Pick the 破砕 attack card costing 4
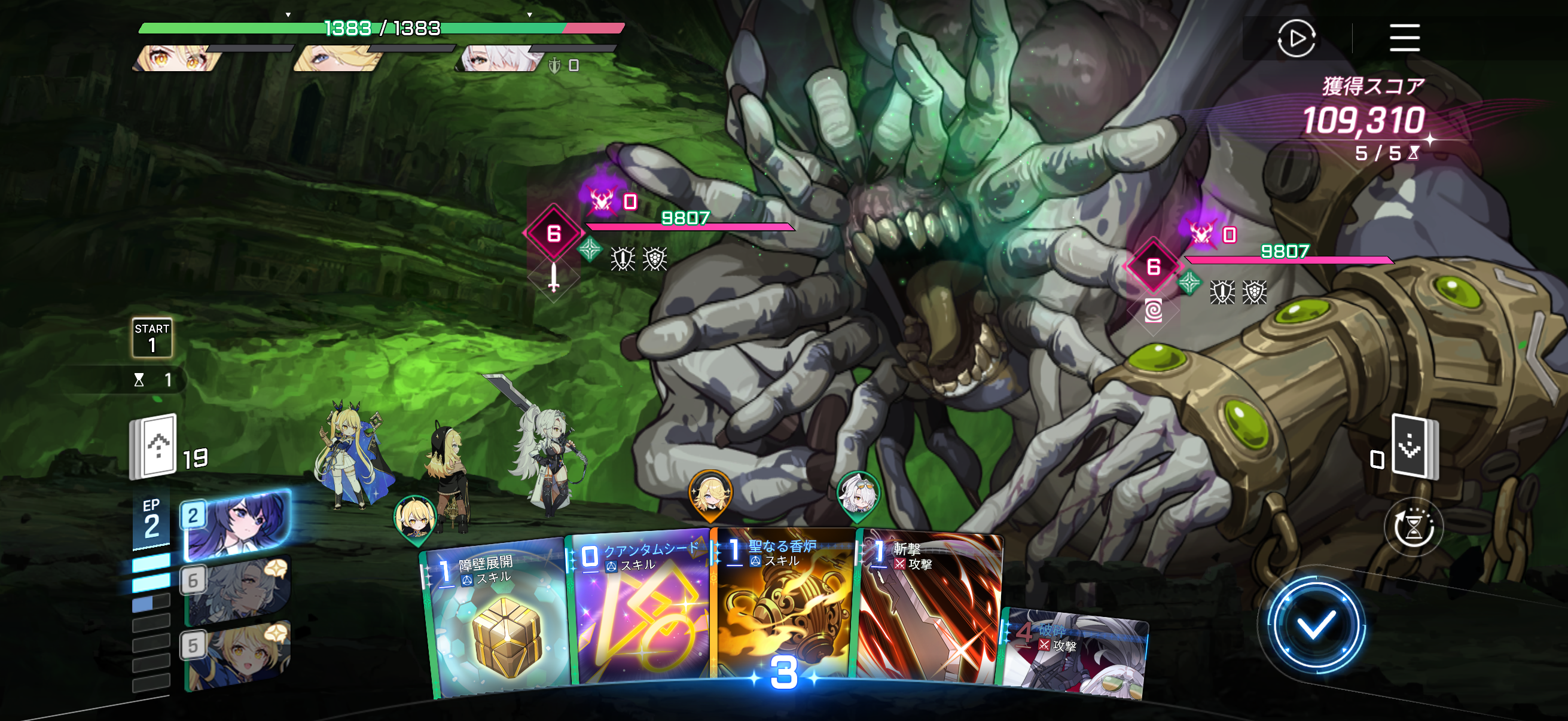Screen dimensions: 1568x721 tap(1075, 654)
